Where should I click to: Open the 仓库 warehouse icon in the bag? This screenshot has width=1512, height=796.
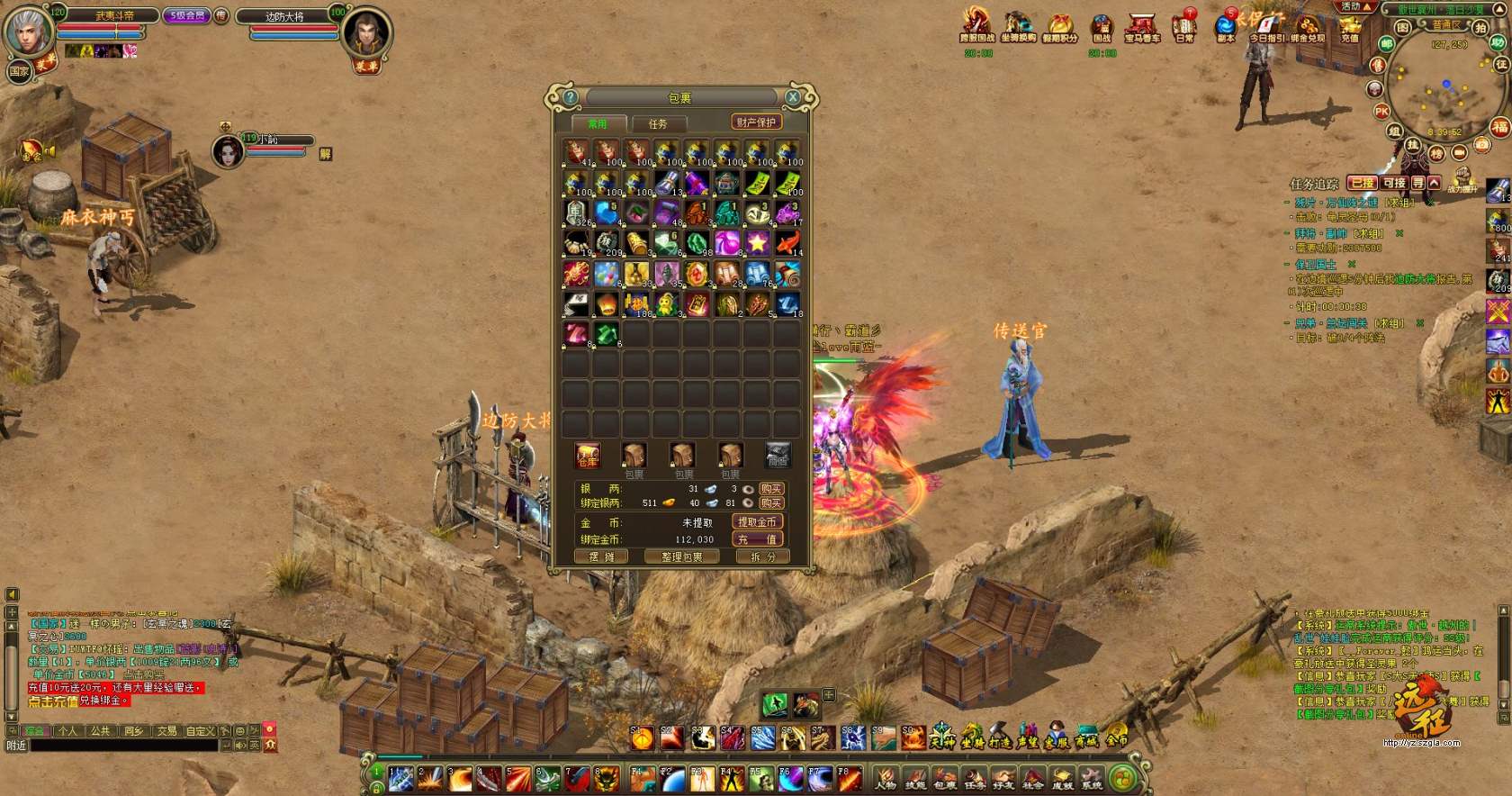point(588,456)
